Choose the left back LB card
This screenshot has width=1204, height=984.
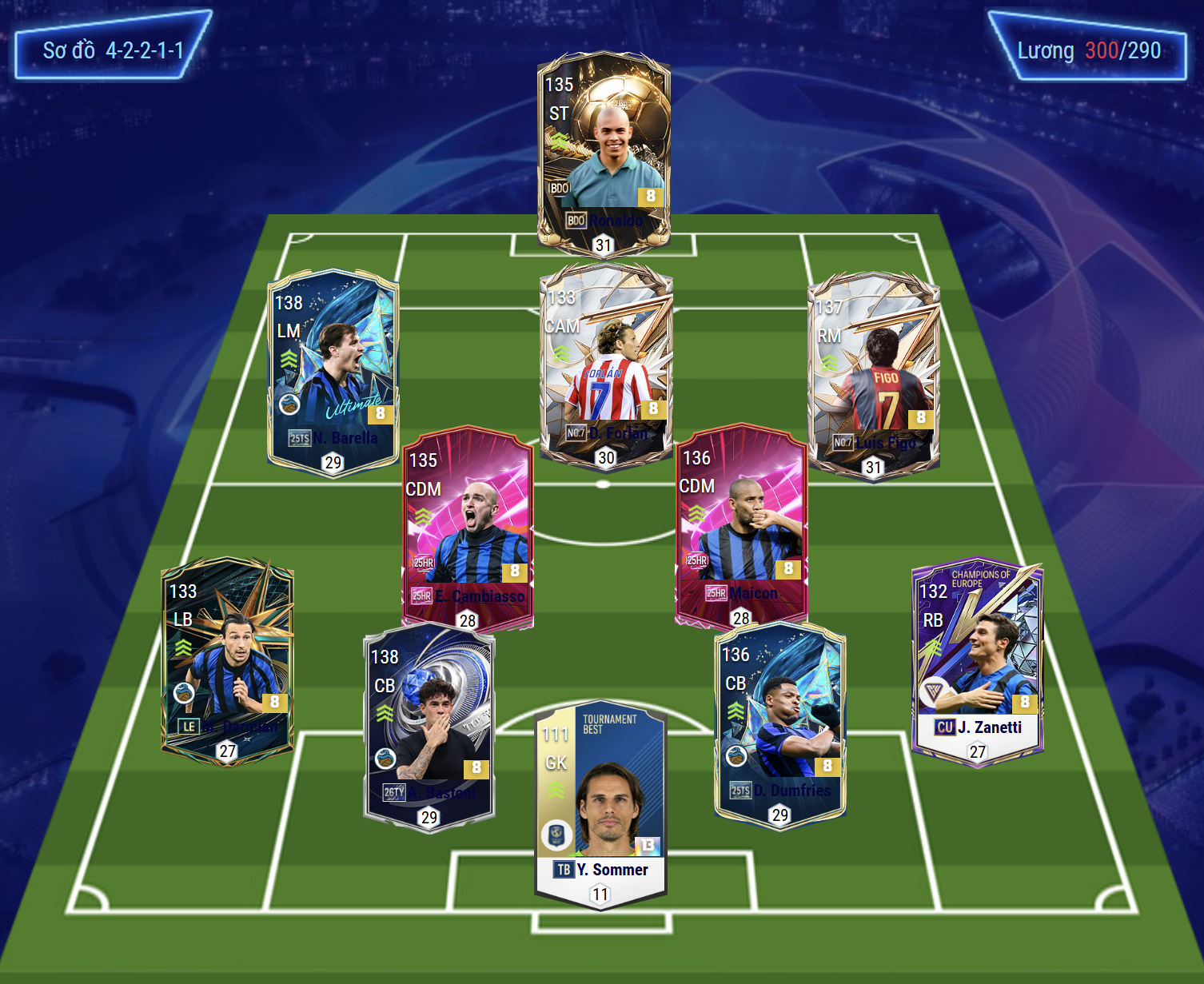[227, 659]
